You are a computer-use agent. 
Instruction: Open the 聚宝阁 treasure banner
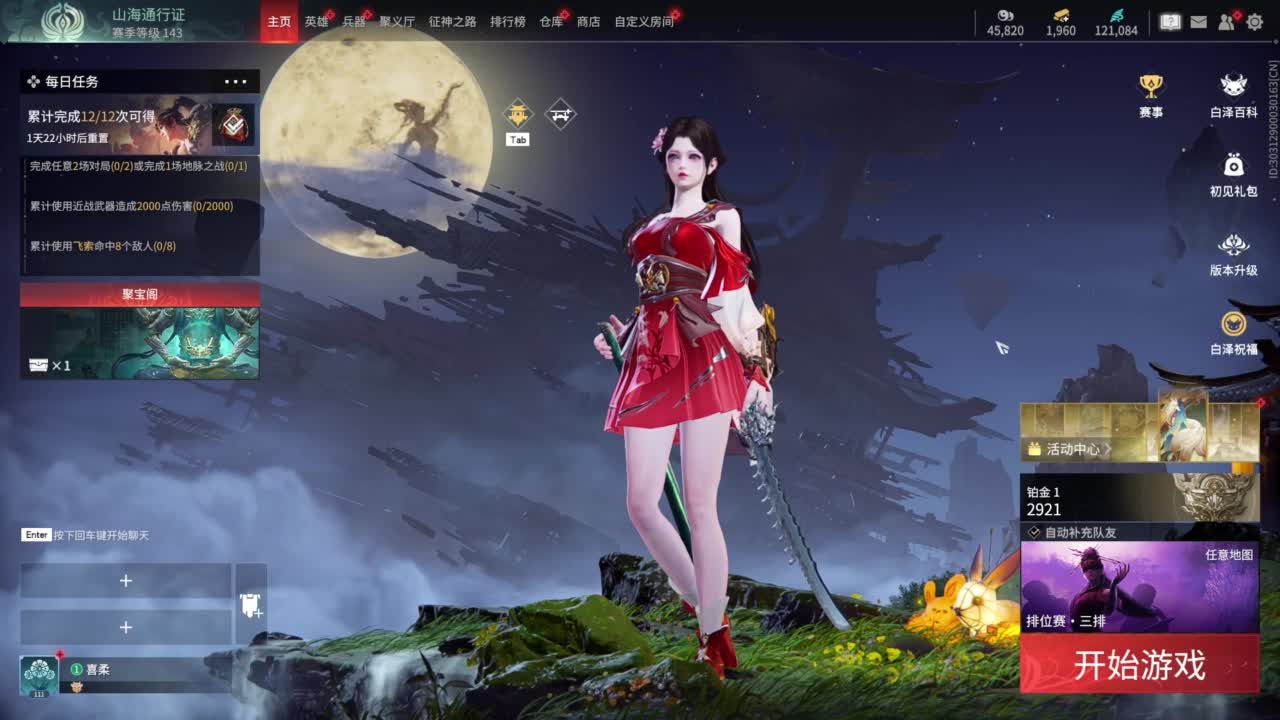pos(140,332)
